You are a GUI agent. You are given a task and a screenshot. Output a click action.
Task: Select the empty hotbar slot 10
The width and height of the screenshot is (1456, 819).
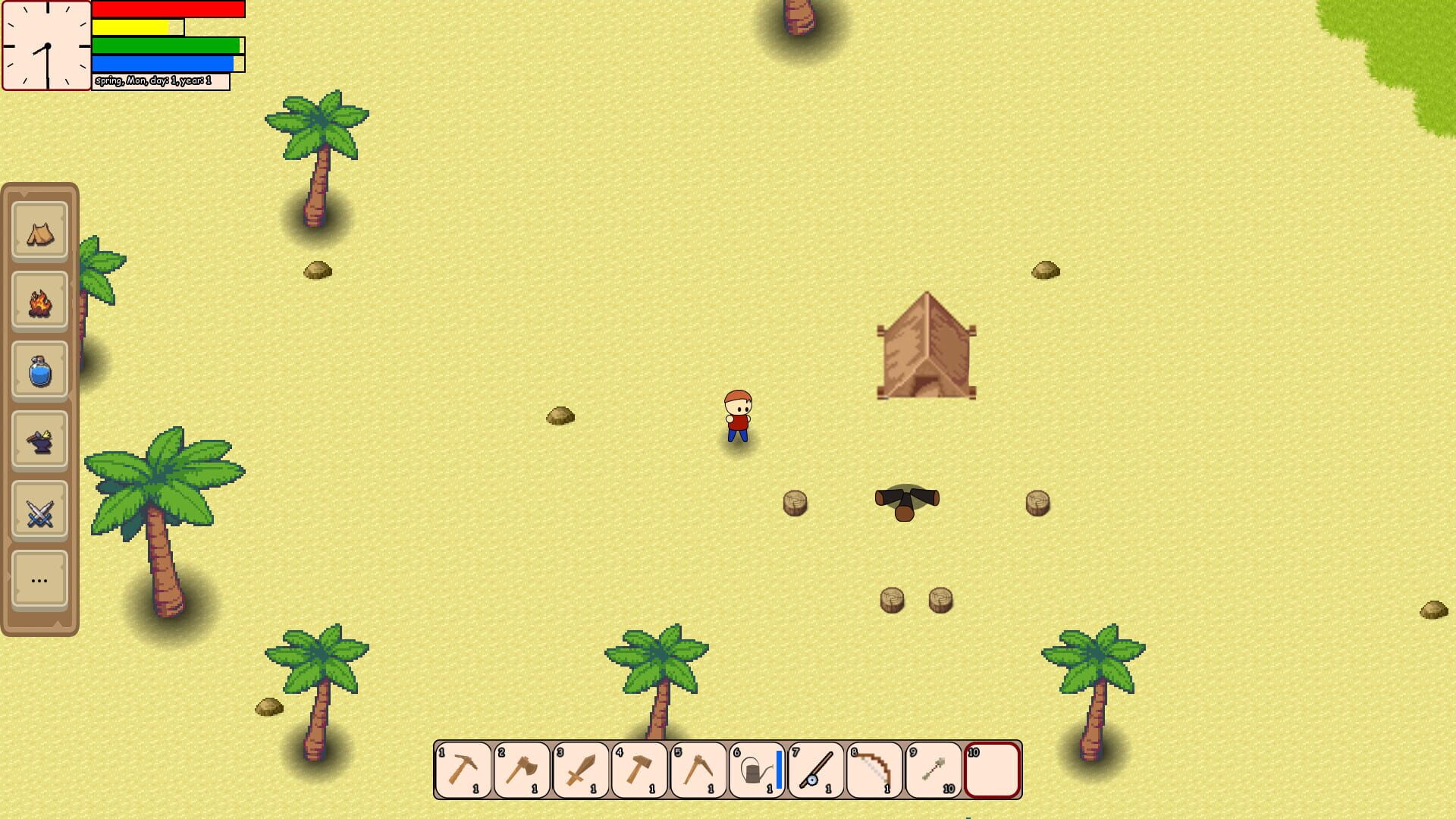[x=992, y=770]
